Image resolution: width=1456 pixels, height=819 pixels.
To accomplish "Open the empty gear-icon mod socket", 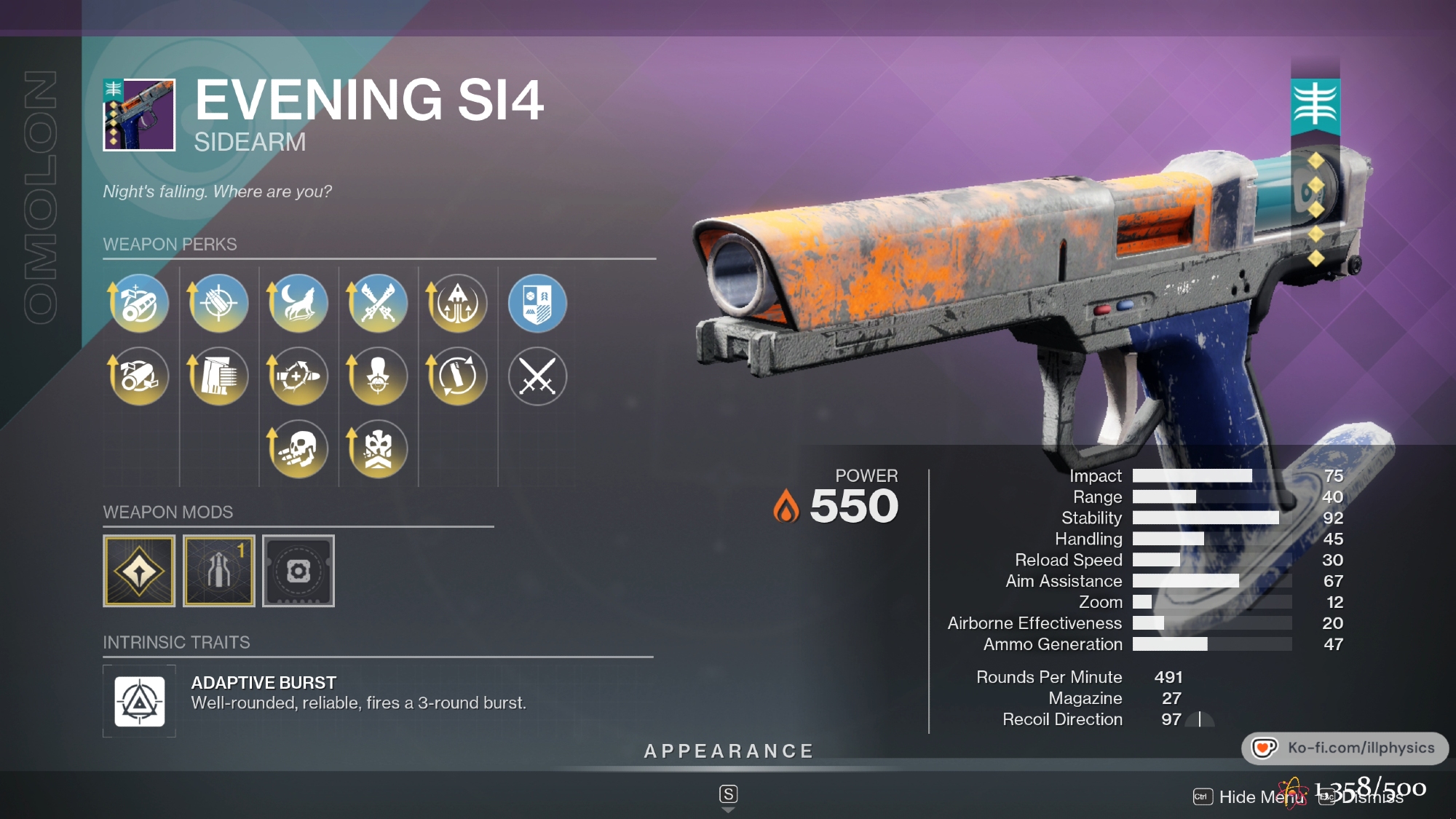I will click(x=298, y=571).
